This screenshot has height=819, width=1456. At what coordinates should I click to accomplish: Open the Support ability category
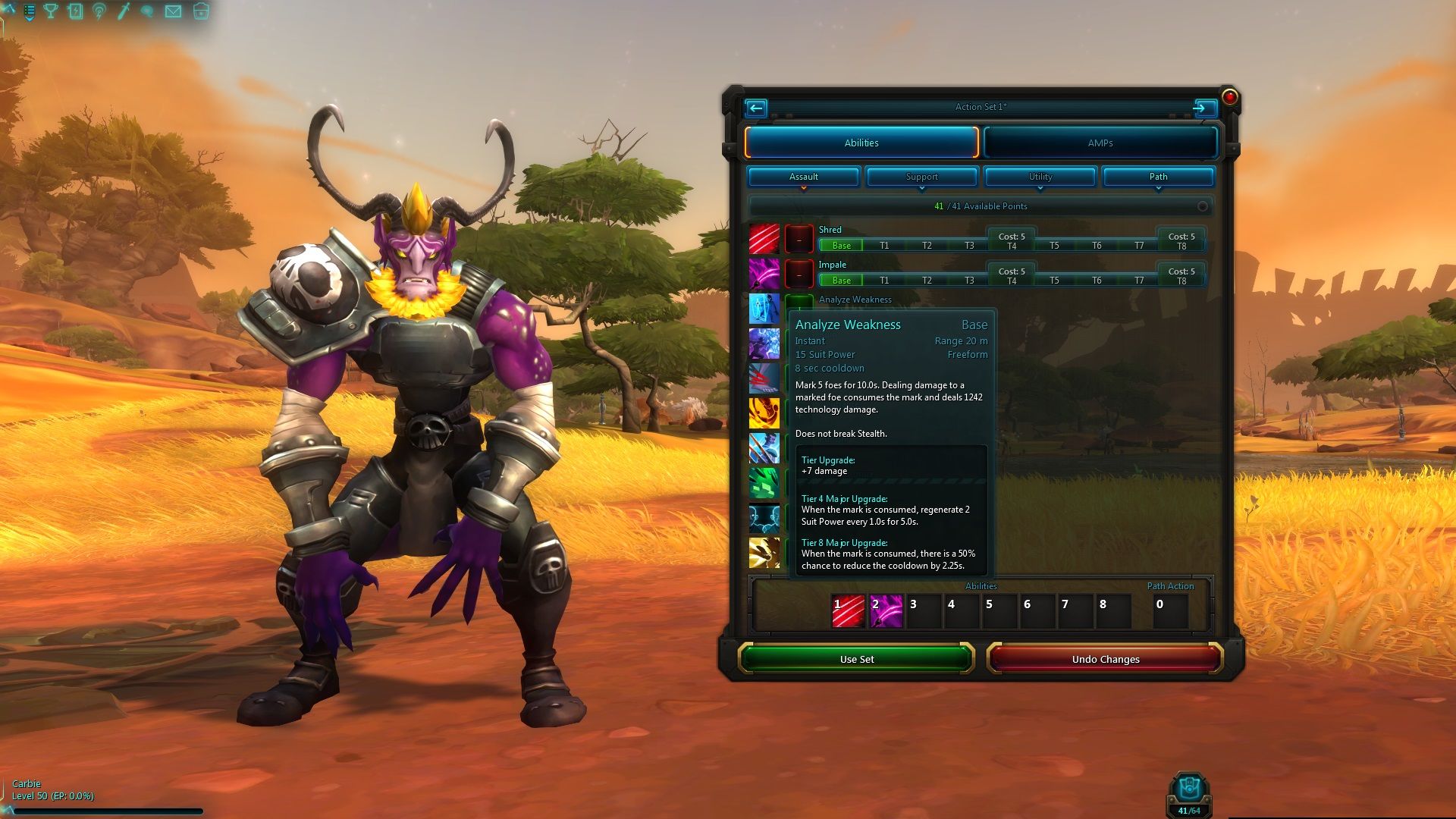pyautogui.click(x=921, y=177)
